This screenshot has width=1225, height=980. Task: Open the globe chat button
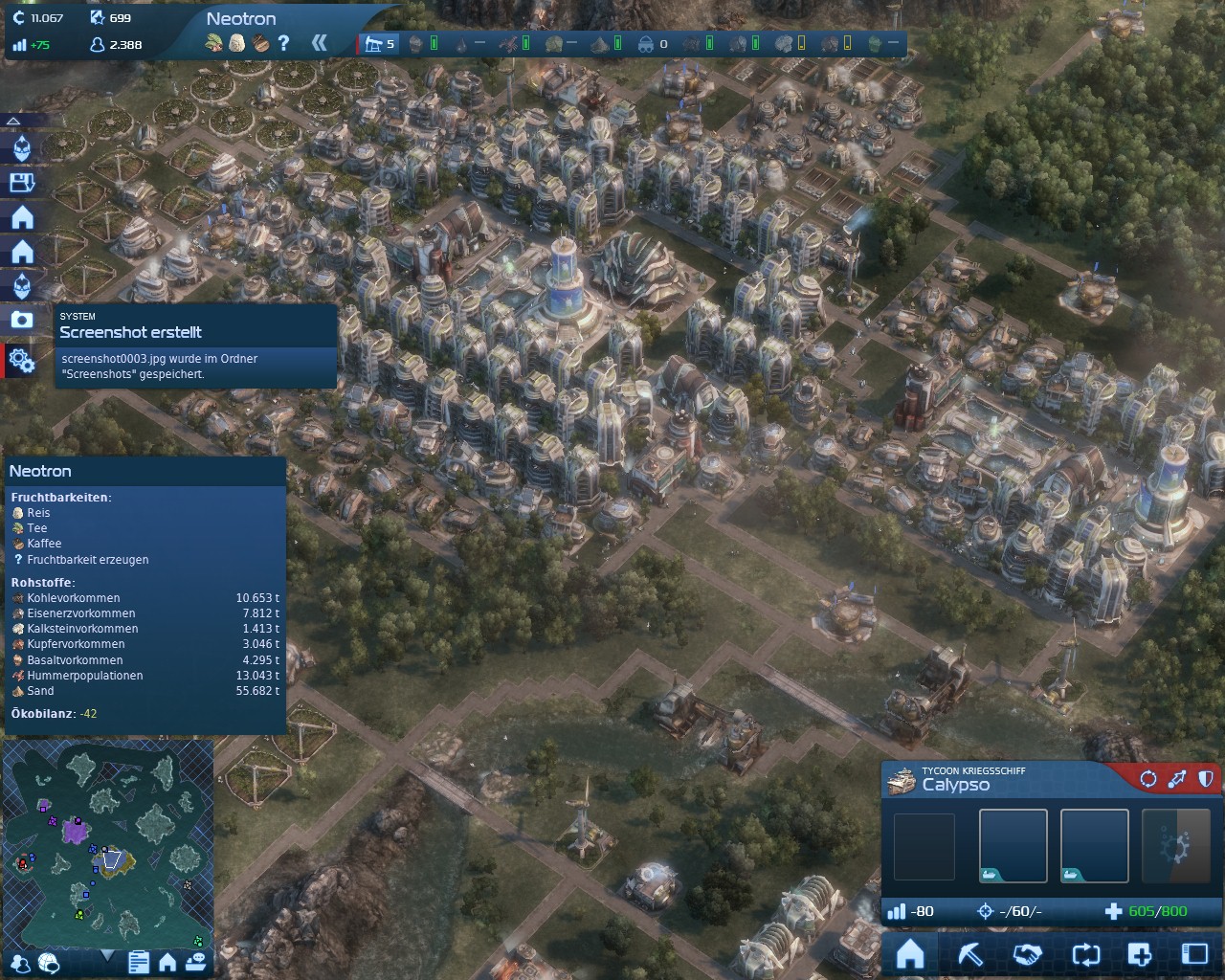[48, 962]
